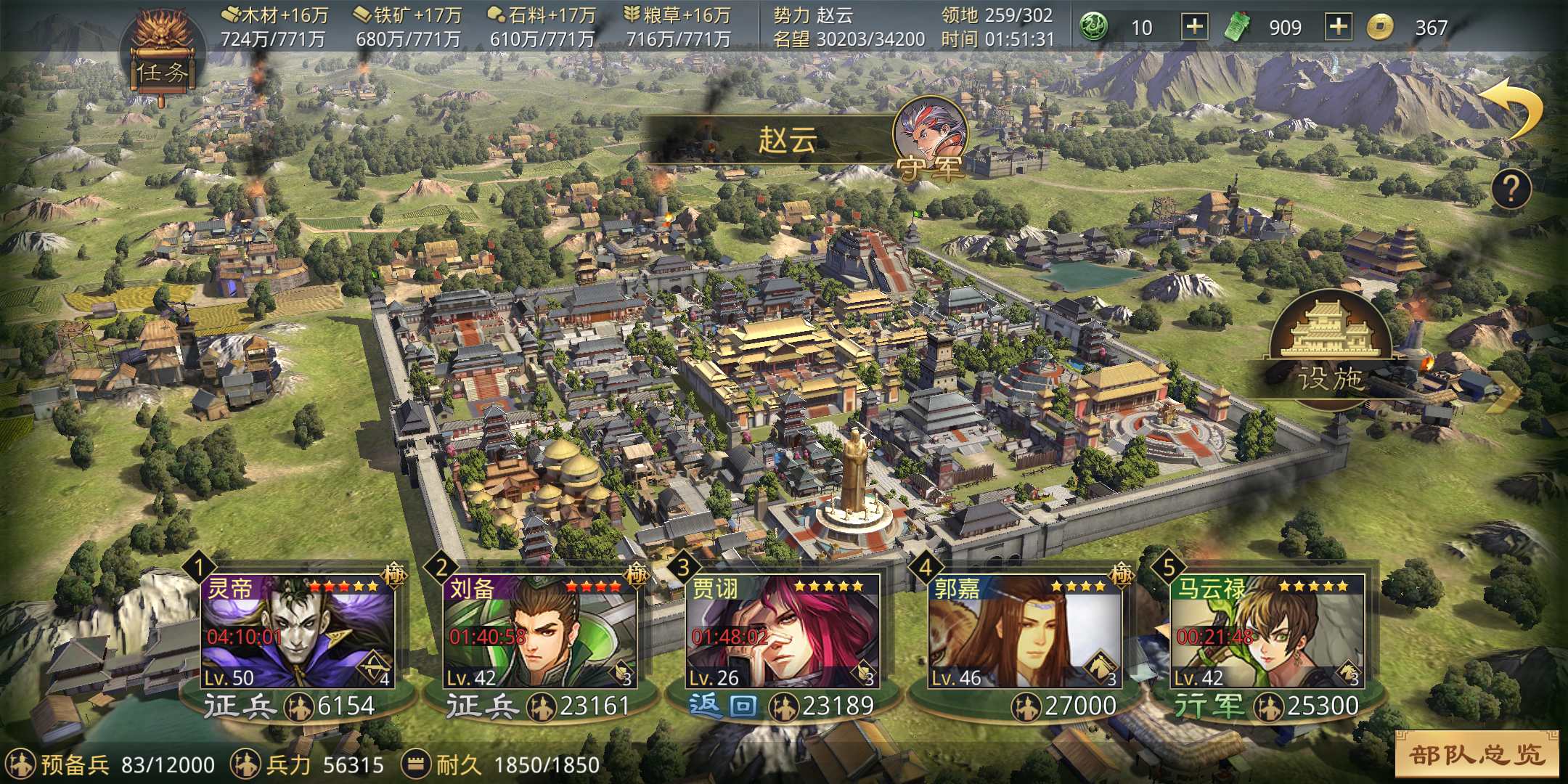1568x784 pixels.
Task: Click the 守军 garrison portrait
Action: pos(931,139)
